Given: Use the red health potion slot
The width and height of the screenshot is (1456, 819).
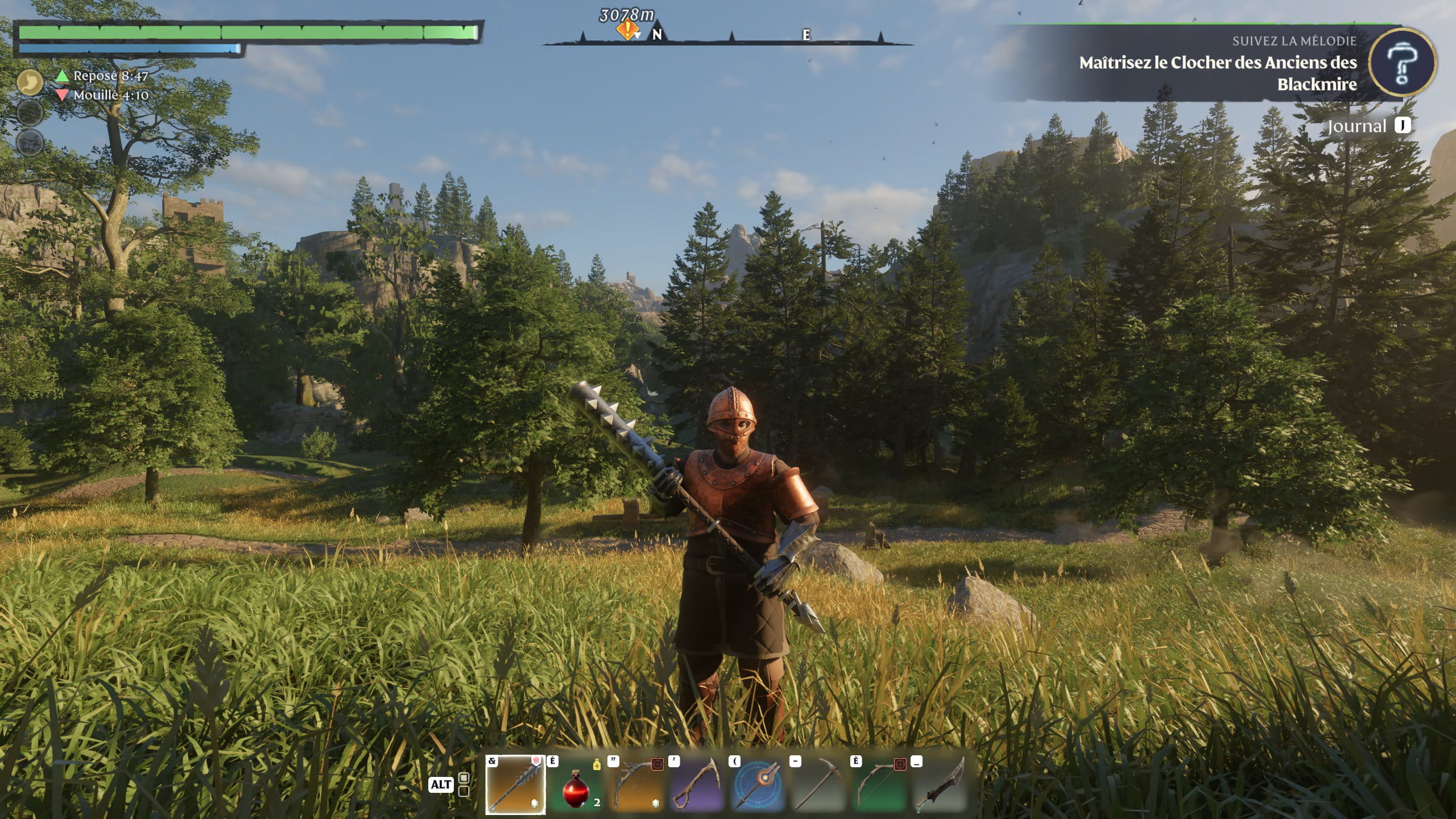Looking at the screenshot, I should pyautogui.click(x=576, y=784).
